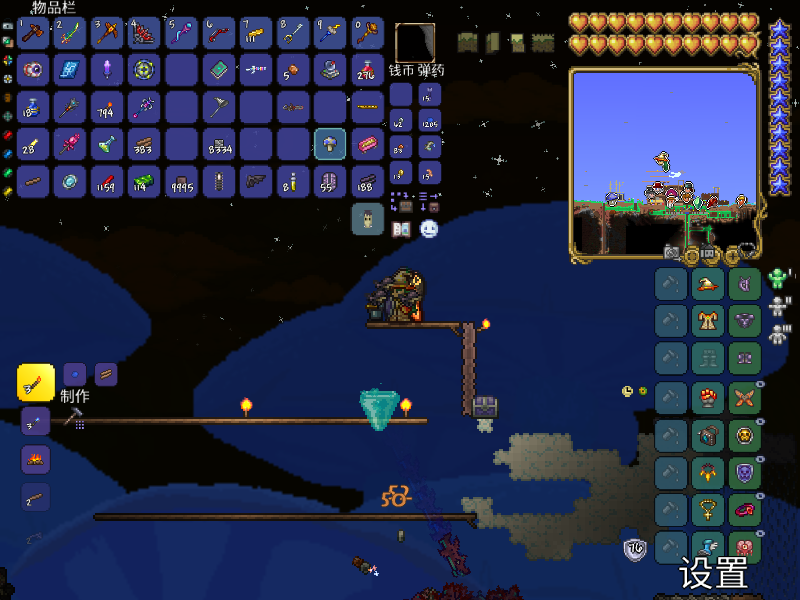Image resolution: width=800 pixels, height=600 pixels.
Task: Choose the campfire crafting recipe
Action: point(35,460)
